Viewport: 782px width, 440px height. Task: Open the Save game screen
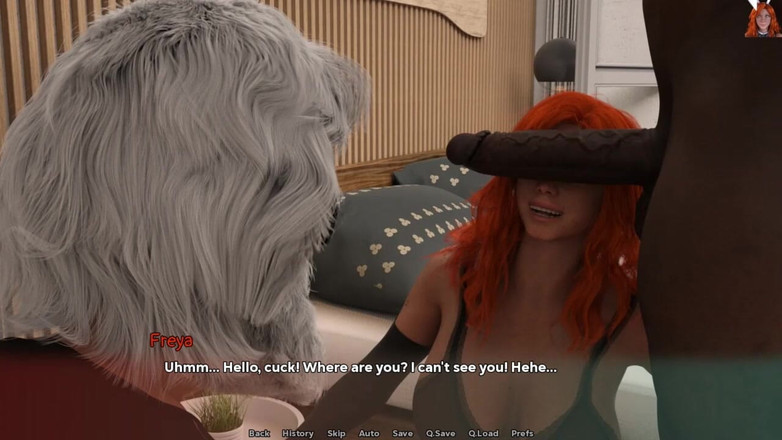tap(402, 433)
